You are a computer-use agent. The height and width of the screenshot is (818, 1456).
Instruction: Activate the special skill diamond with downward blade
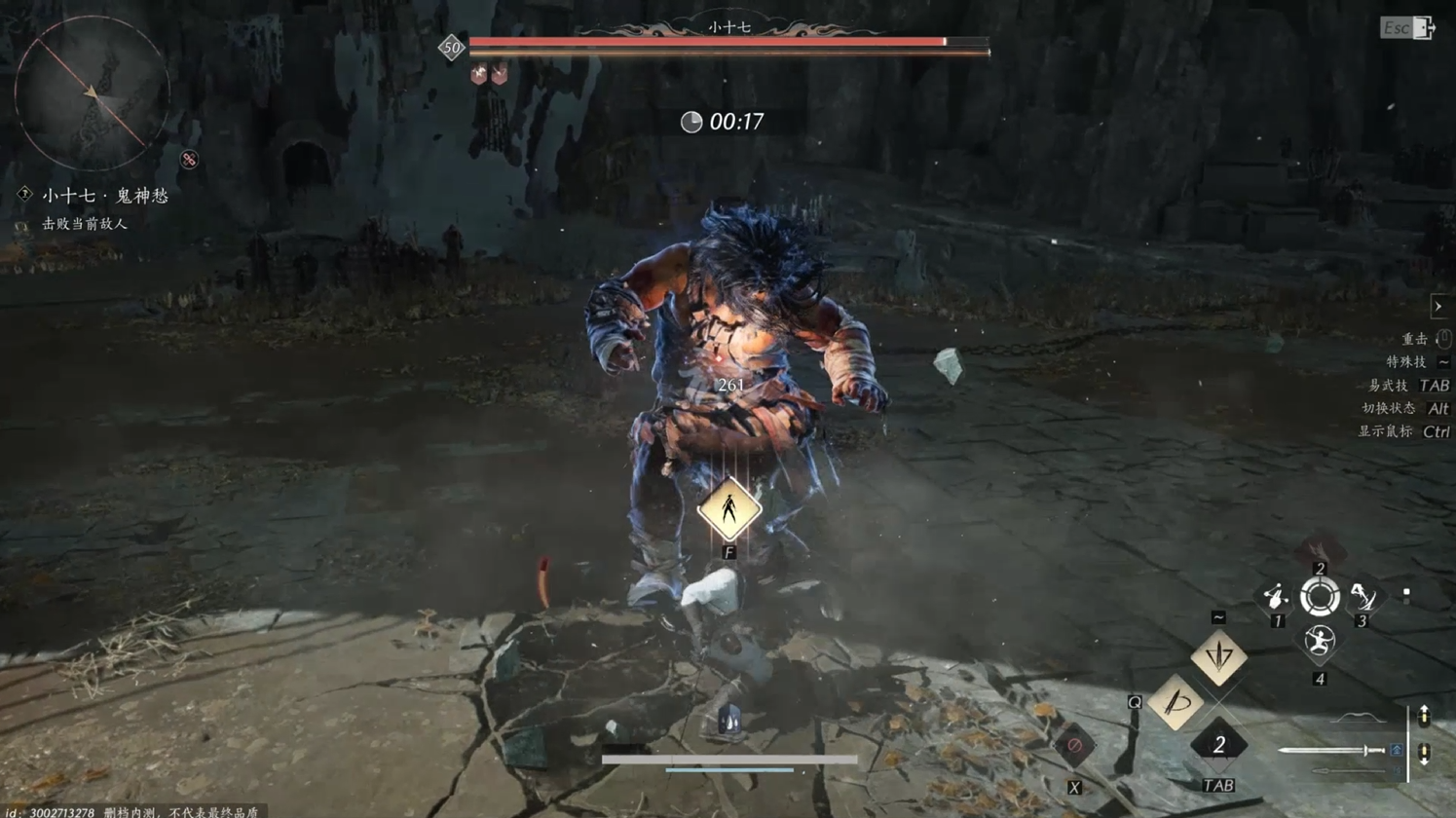point(1218,657)
